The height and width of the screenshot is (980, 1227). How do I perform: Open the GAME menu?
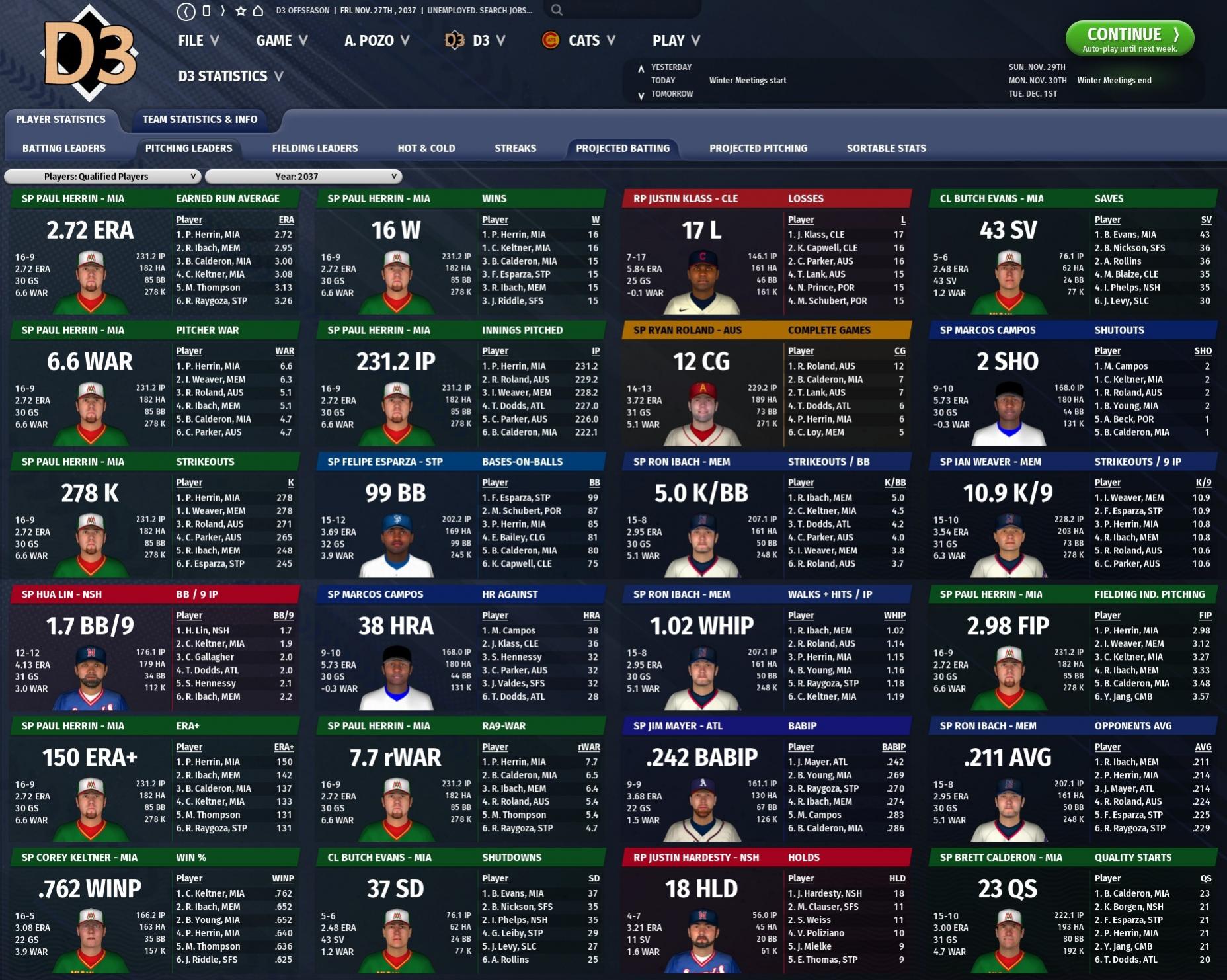tap(282, 41)
